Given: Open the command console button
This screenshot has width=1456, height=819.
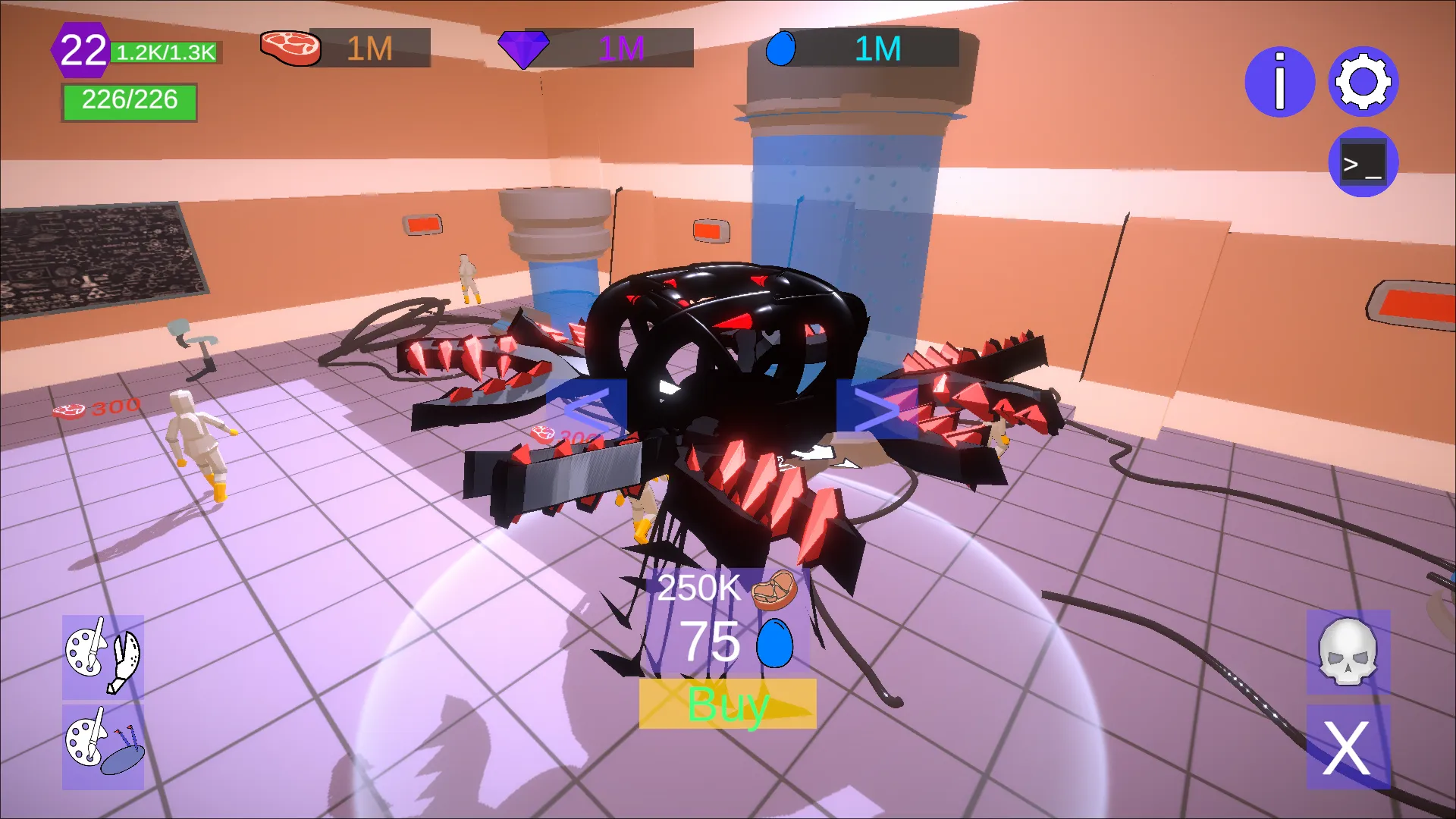Looking at the screenshot, I should (1363, 162).
